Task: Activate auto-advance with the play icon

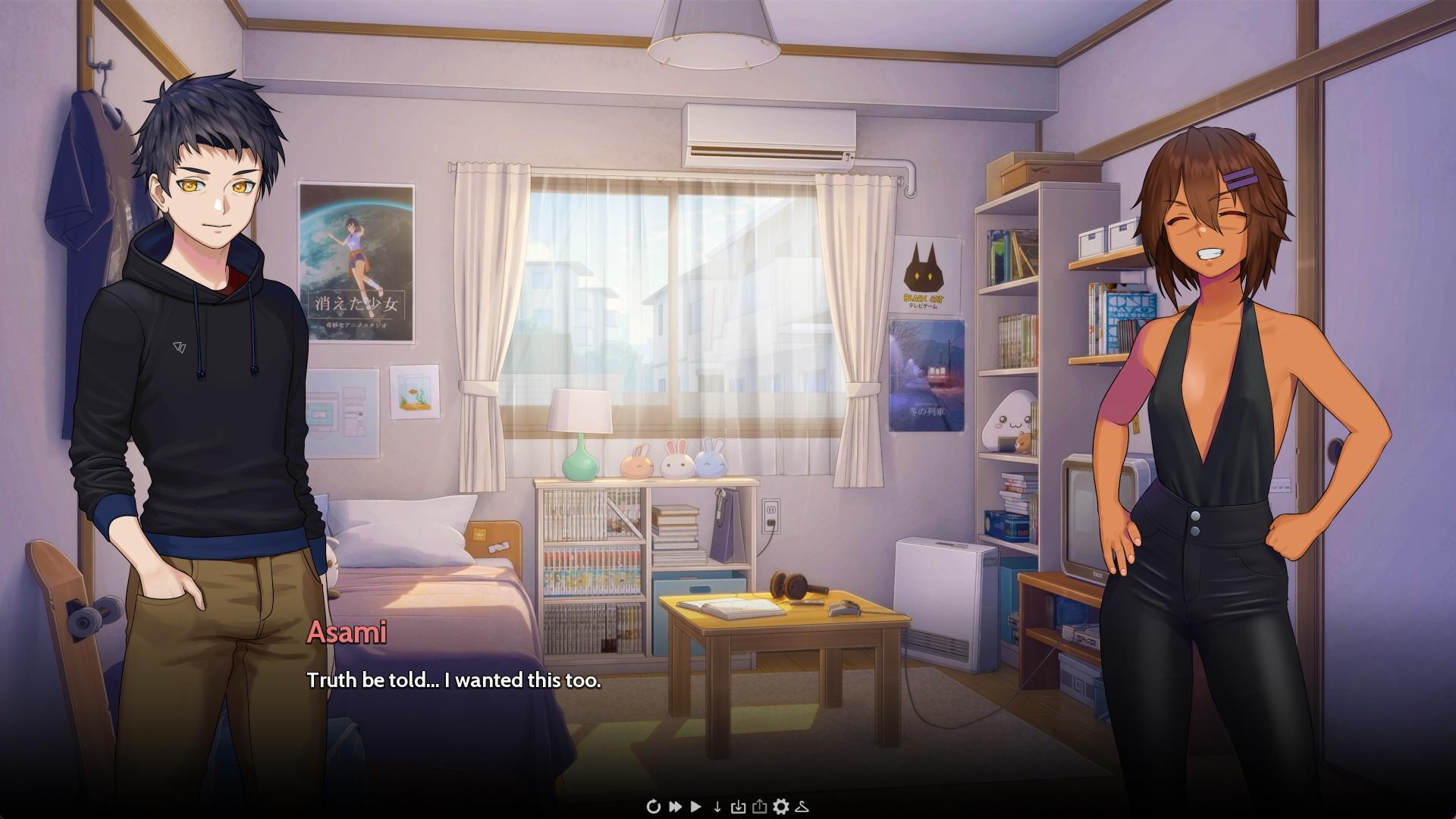Action: coord(695,806)
